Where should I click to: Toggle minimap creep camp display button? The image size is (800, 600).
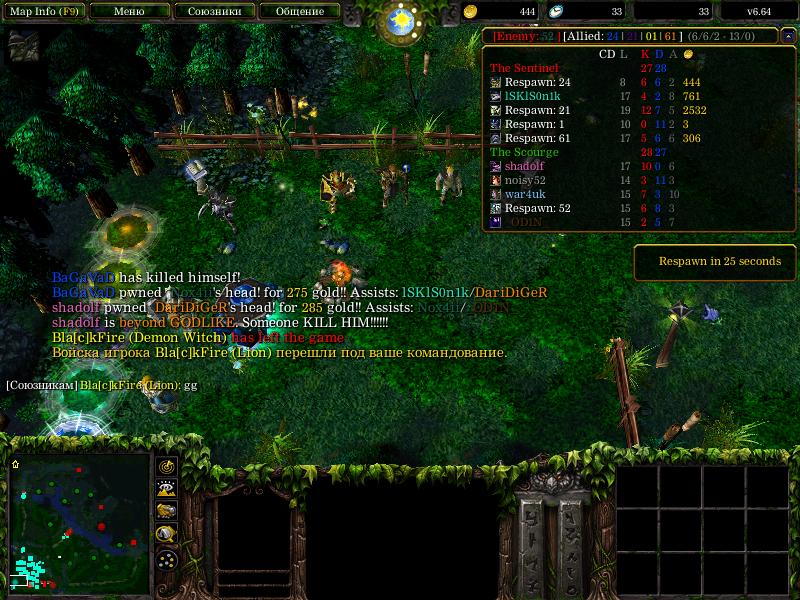pos(166,534)
